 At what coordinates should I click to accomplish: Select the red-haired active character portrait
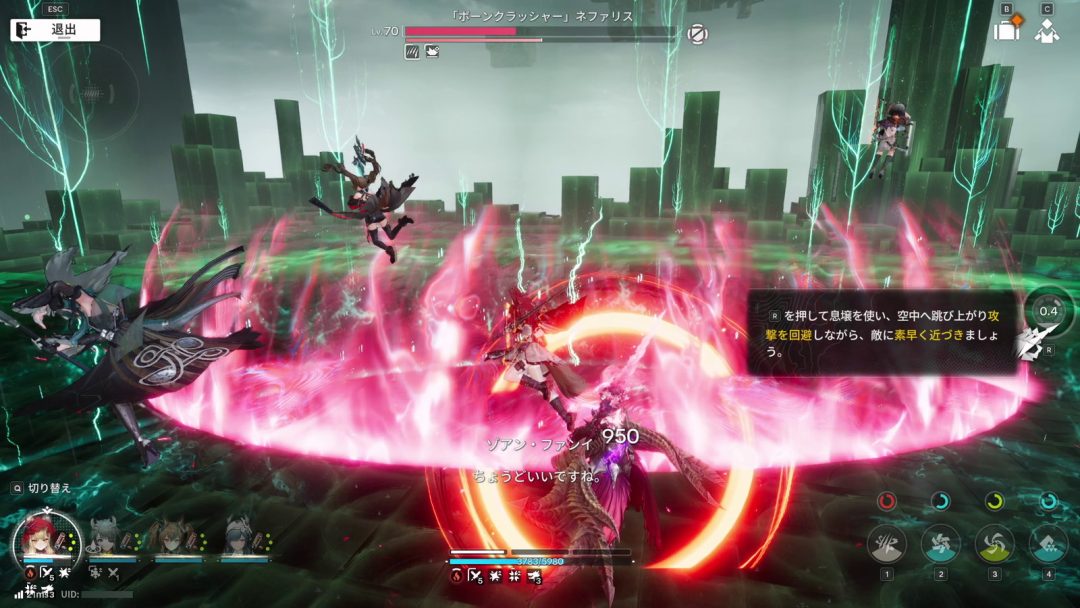click(46, 540)
